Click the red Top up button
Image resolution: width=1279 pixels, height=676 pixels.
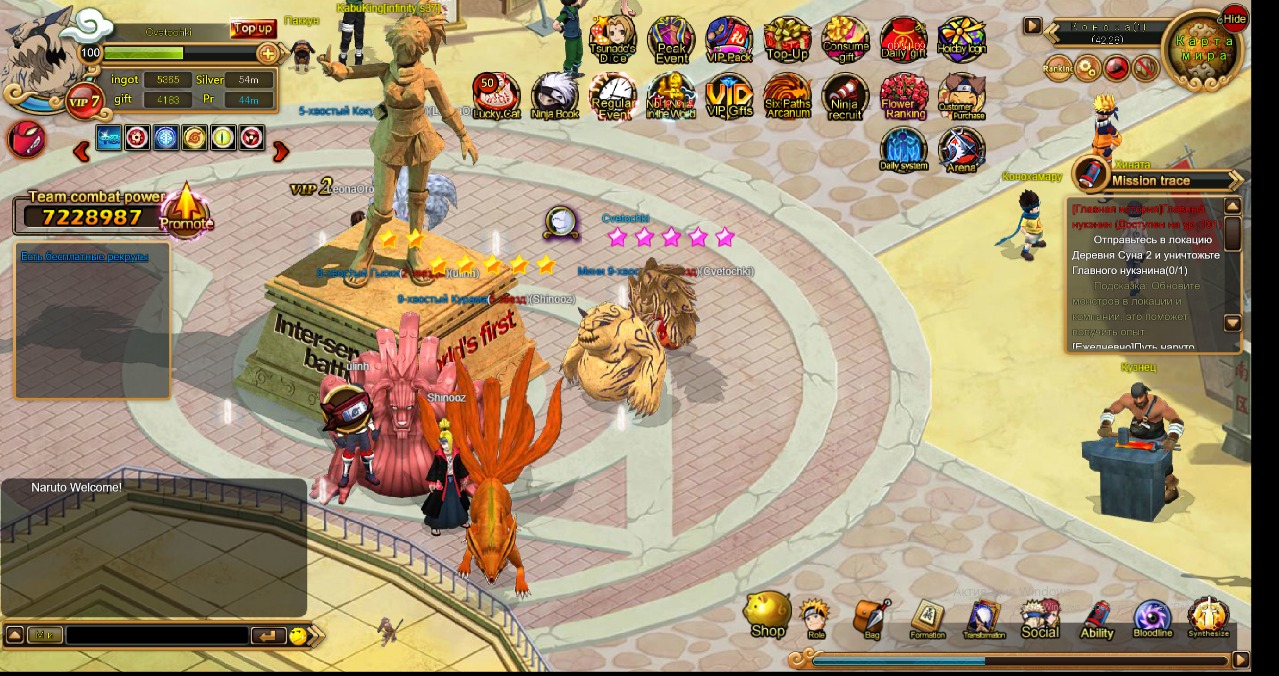(x=252, y=28)
